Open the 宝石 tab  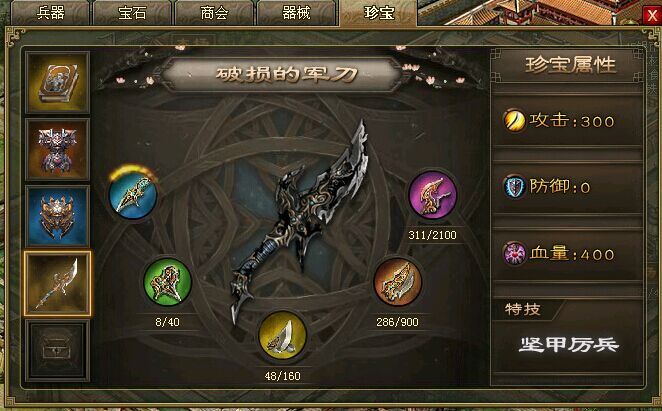131,12
